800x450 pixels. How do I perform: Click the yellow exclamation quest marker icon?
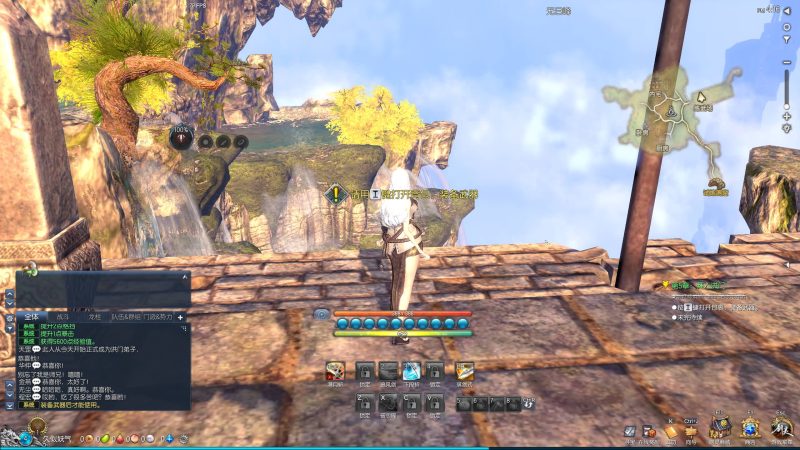[x=337, y=193]
